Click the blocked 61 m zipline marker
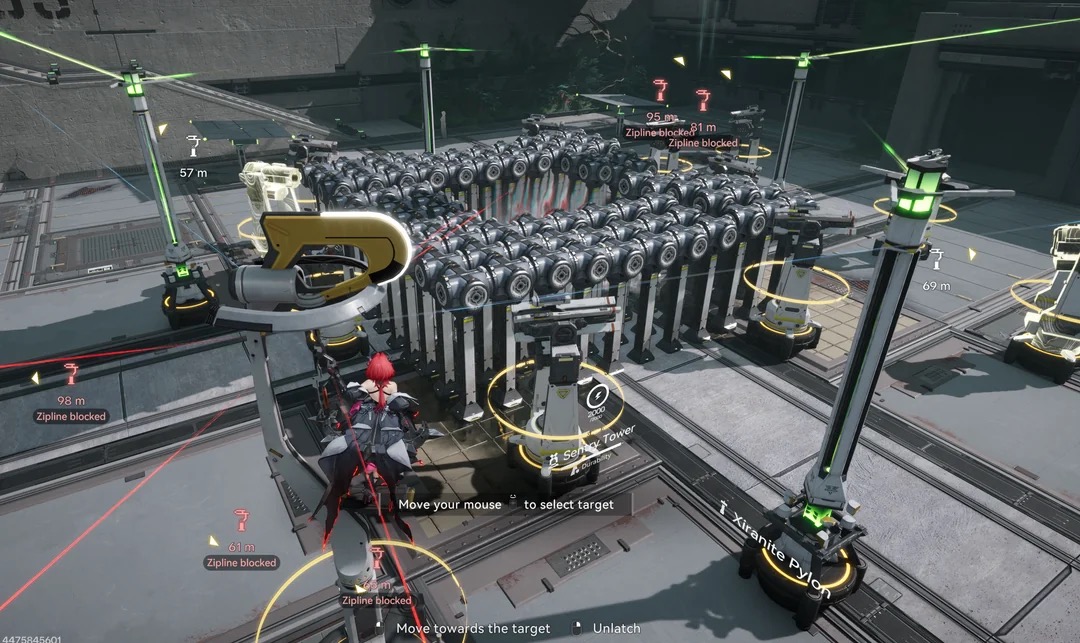 click(241, 520)
